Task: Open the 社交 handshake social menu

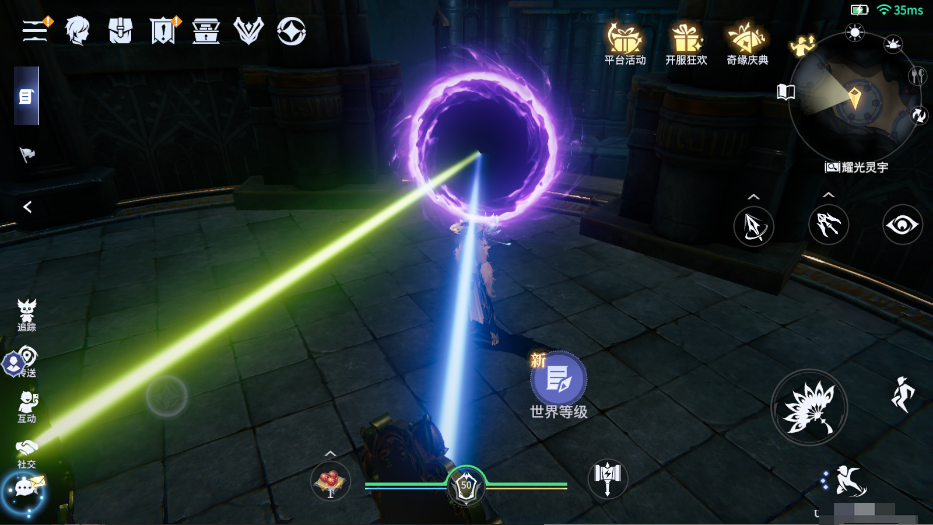Action: [27, 452]
